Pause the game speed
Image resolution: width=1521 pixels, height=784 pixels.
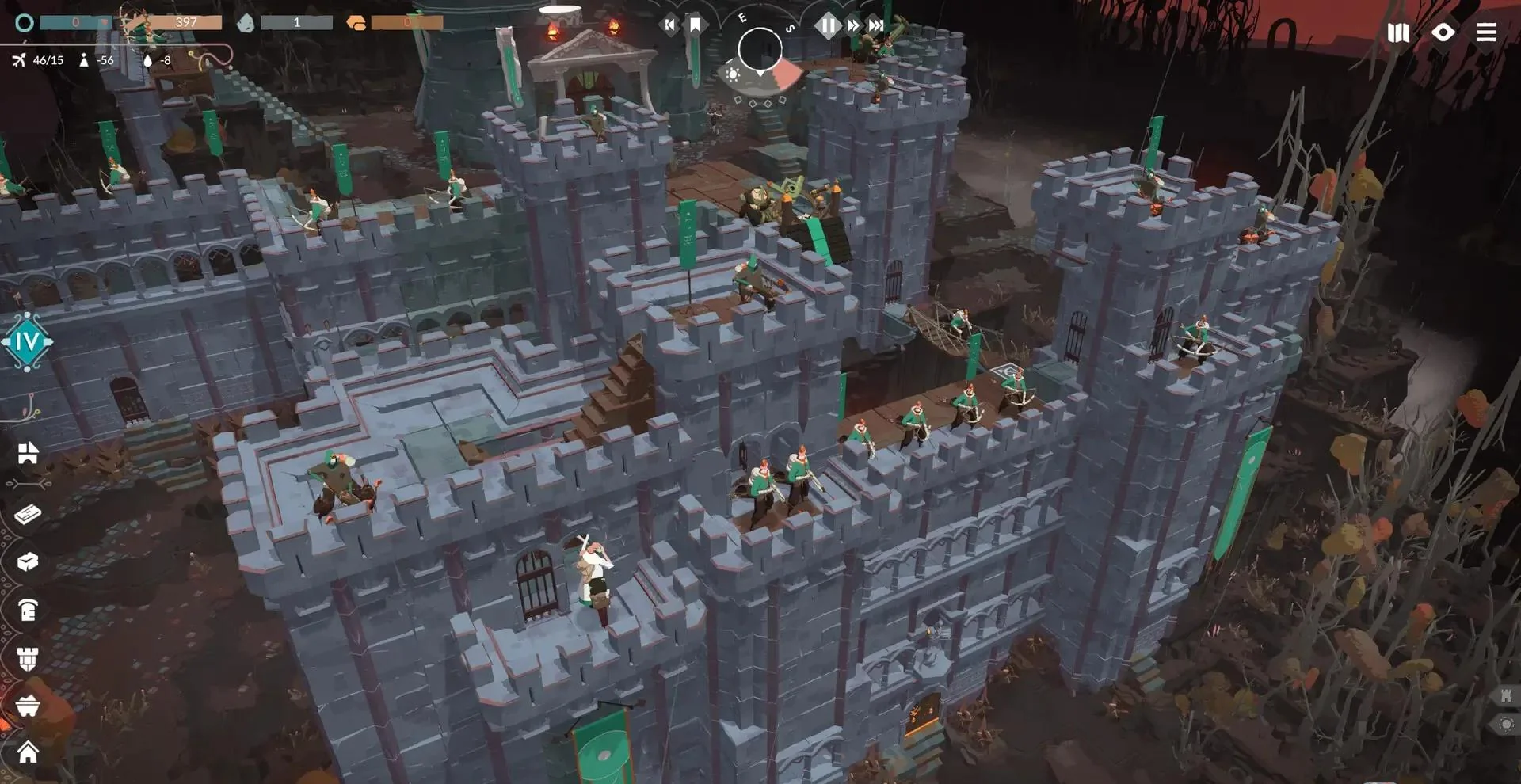point(827,25)
